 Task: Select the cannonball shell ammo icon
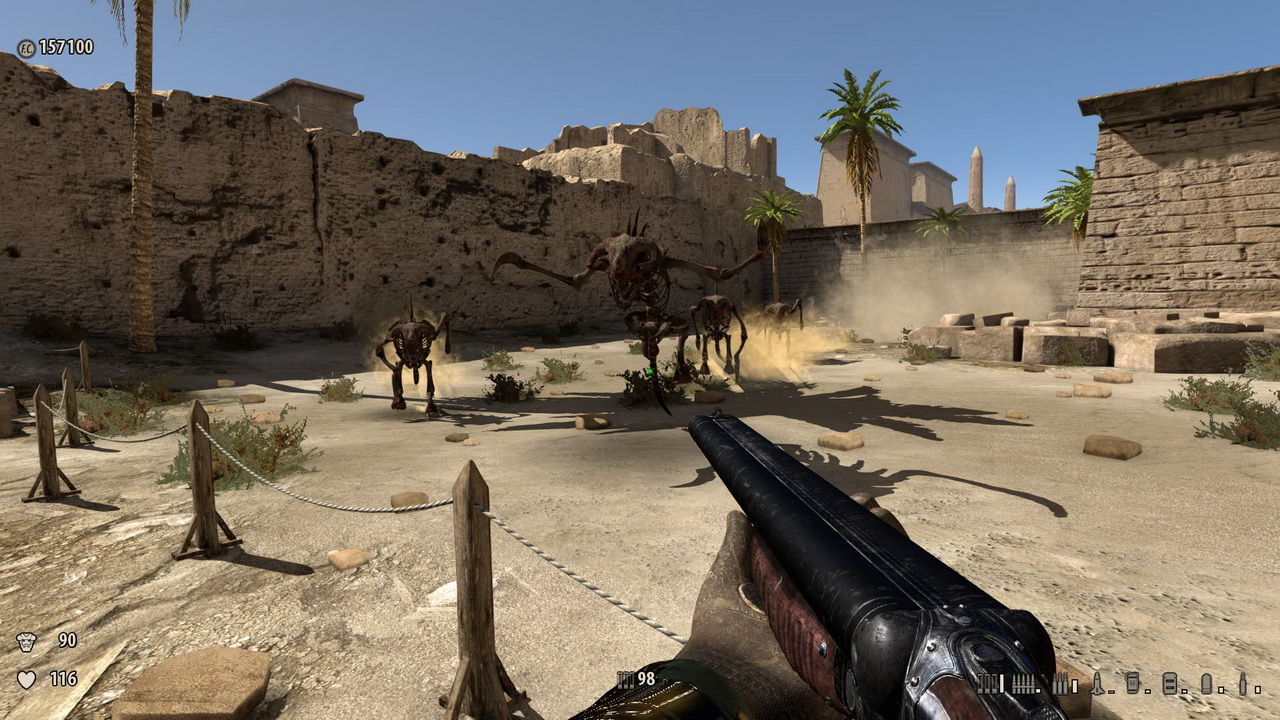pyautogui.click(x=1206, y=683)
